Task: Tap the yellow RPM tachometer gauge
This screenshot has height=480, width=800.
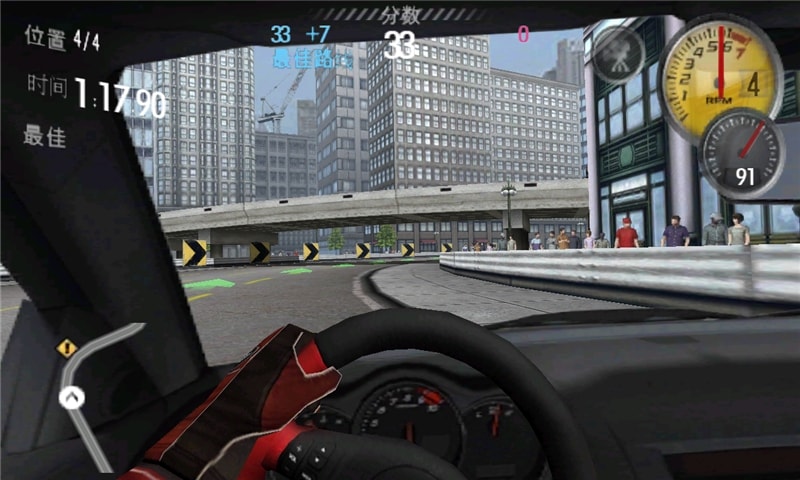Action: 721,78
